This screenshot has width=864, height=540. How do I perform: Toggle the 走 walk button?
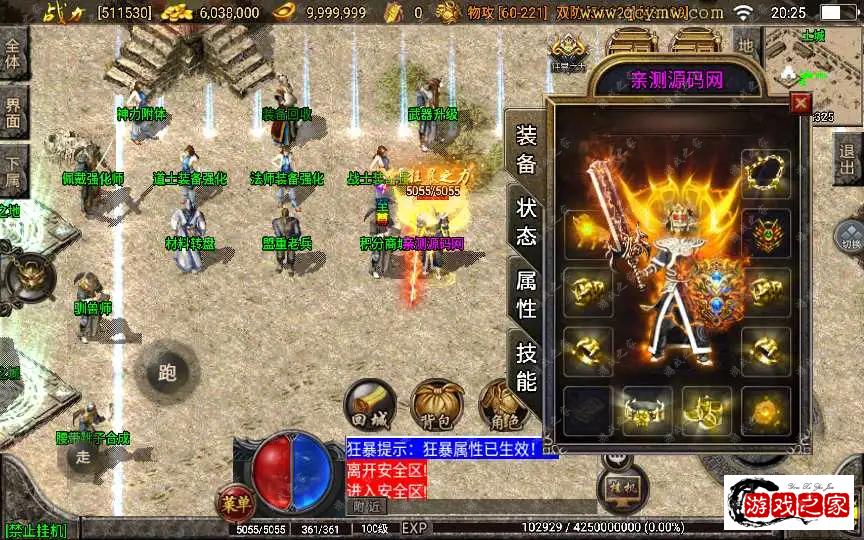pos(85,455)
